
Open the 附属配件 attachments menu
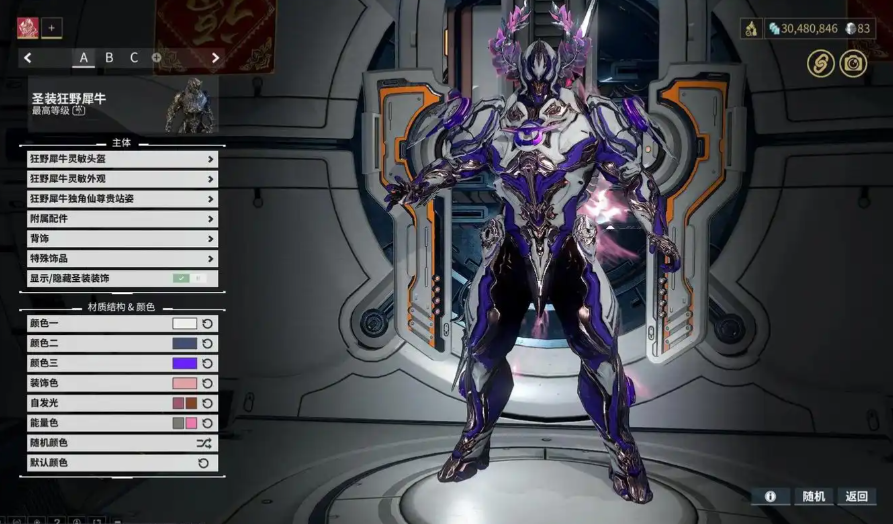122,218
